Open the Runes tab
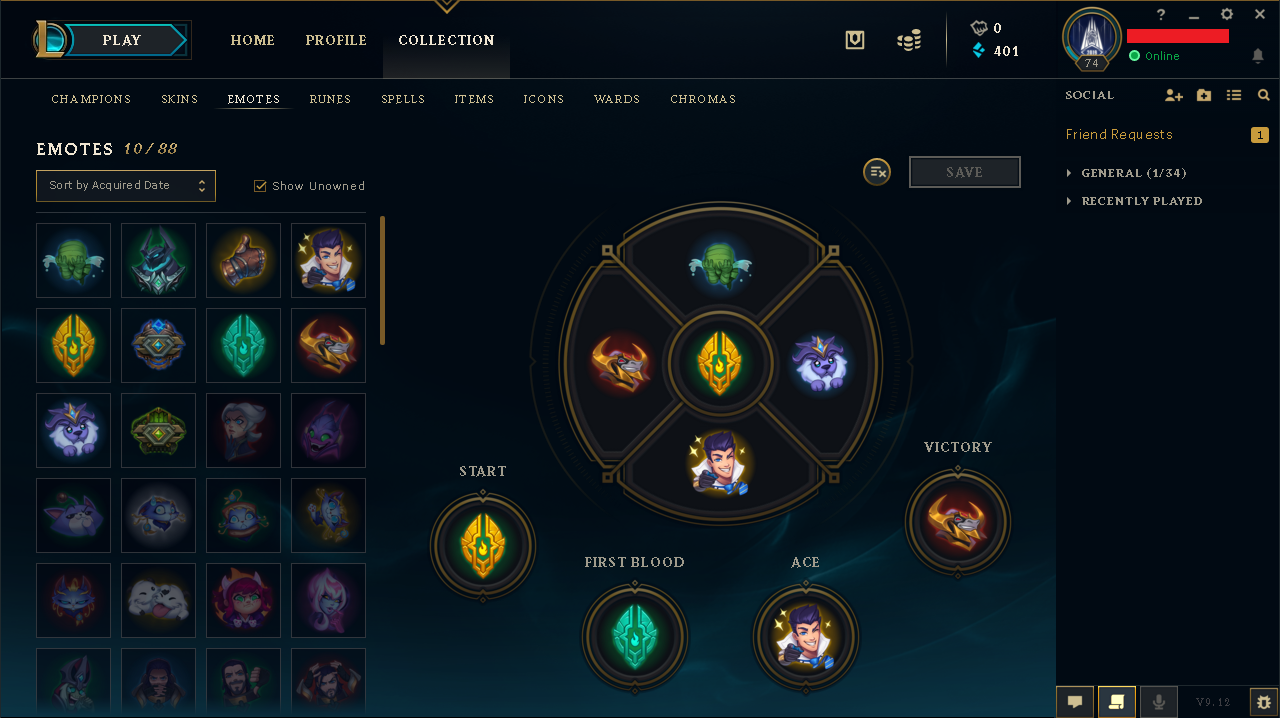The width and height of the screenshot is (1280, 718). 330,99
